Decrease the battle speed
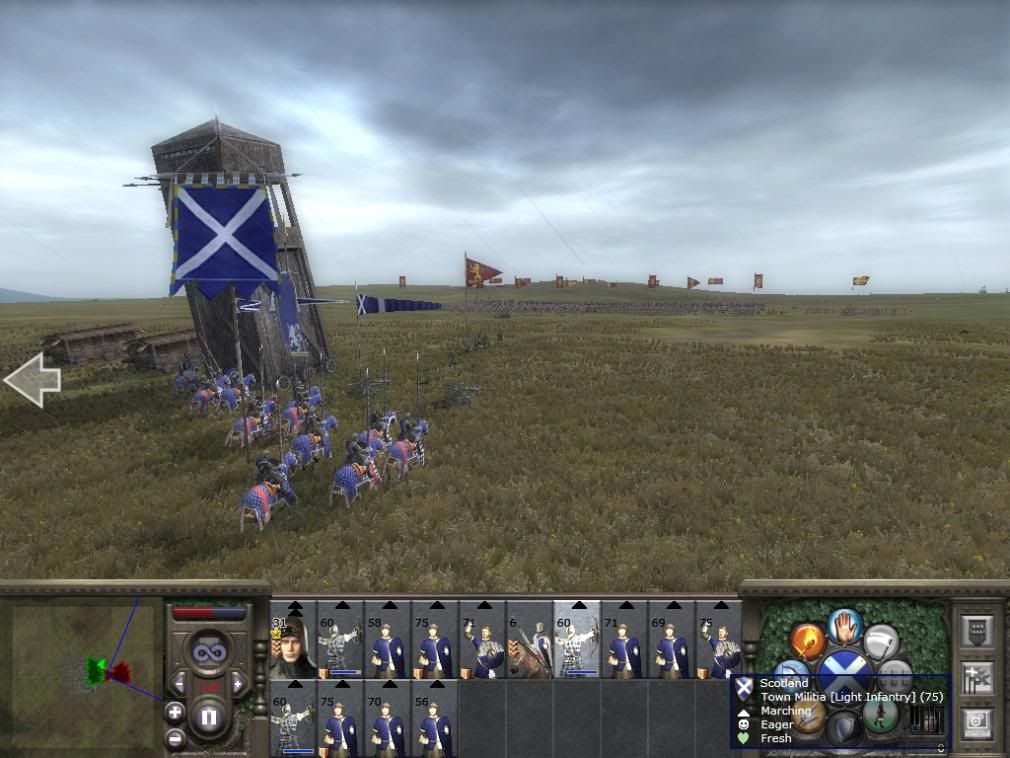 coord(178,683)
